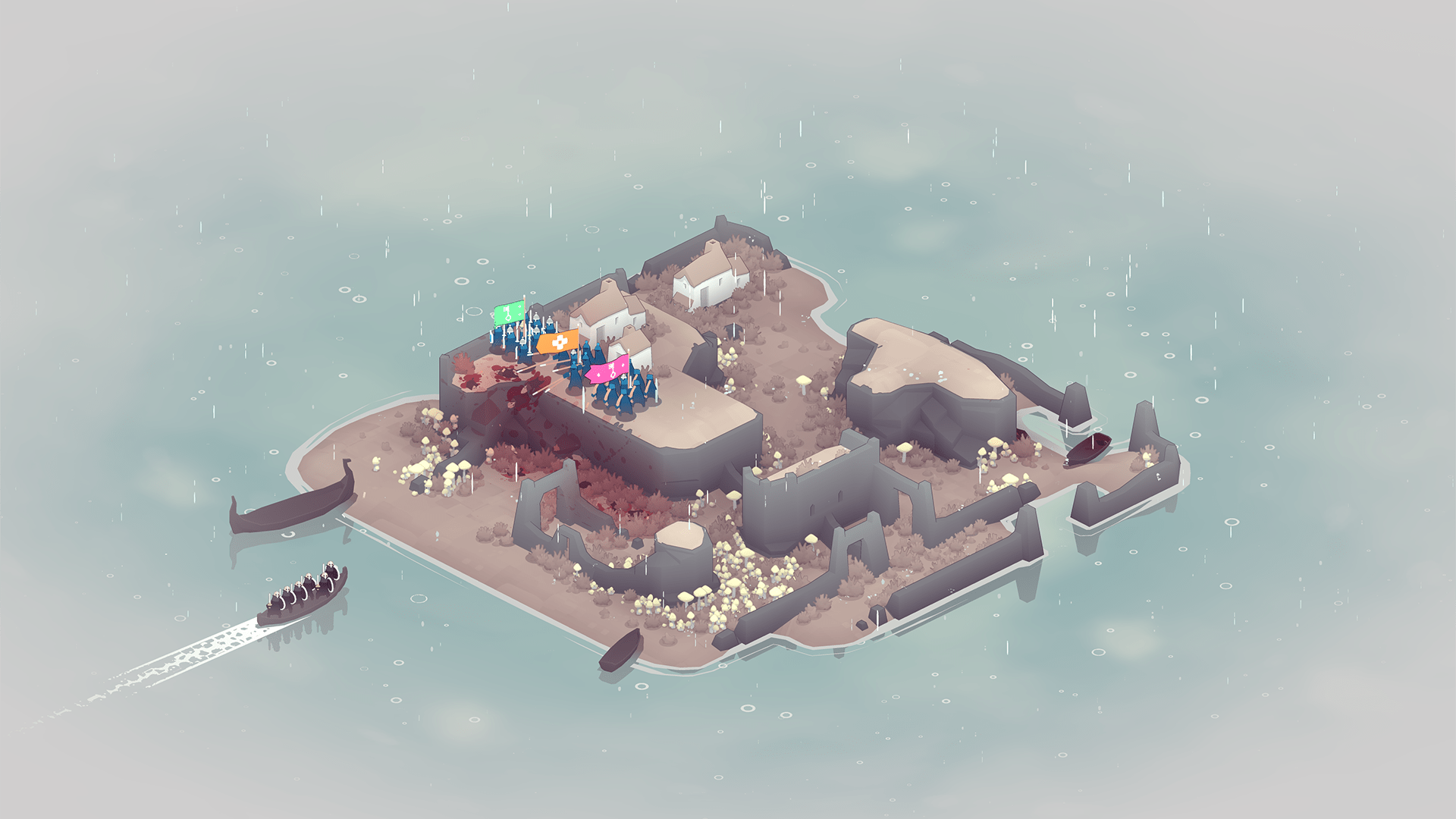This screenshot has height=819, width=1456.
Task: Click the key symbol on the pink flag
Action: coord(613,371)
